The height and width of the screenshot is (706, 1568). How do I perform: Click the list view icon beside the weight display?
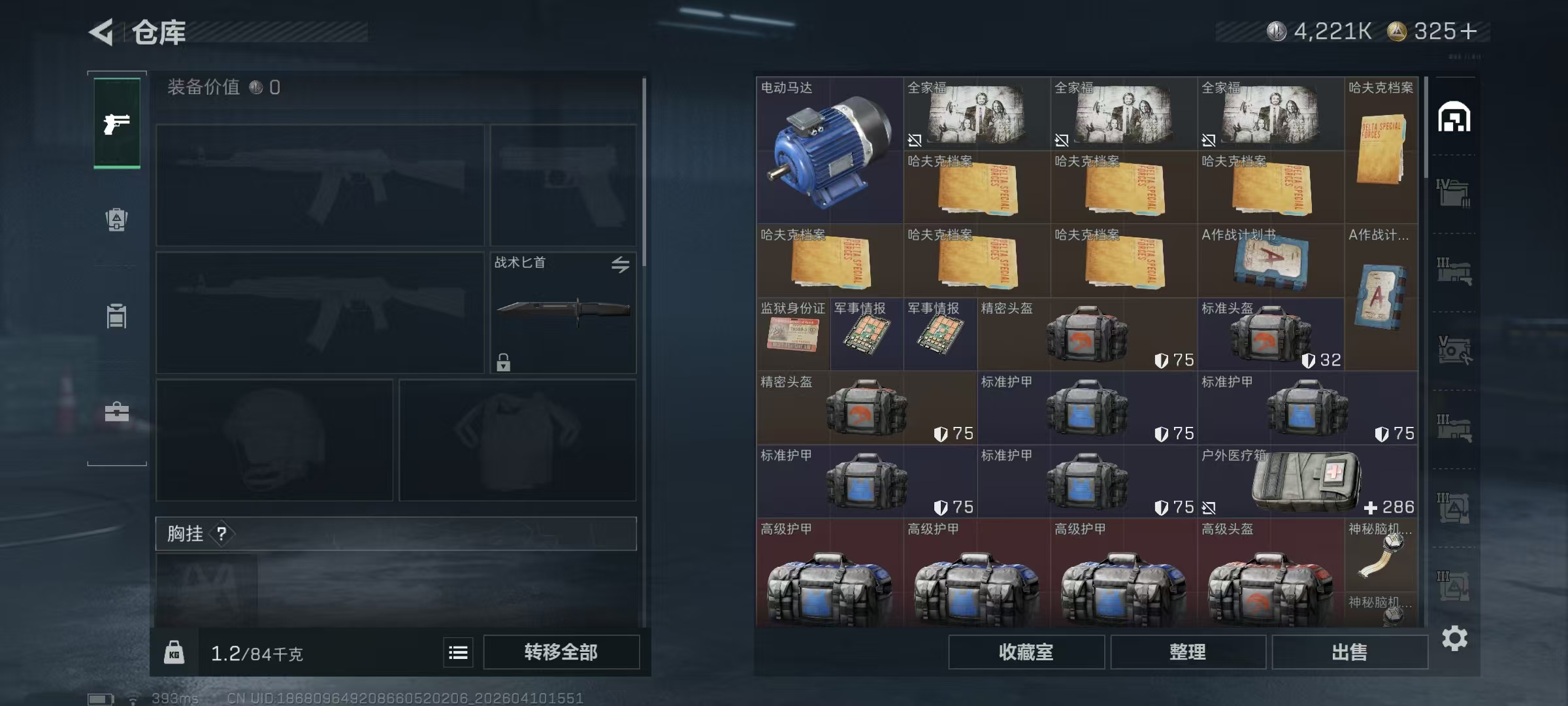[x=458, y=652]
